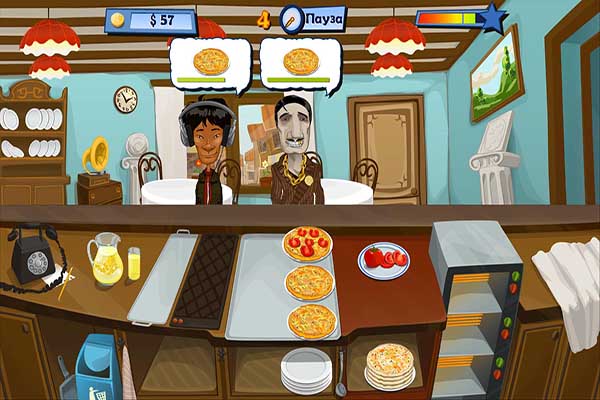Pause the game with the Пауза button
The height and width of the screenshot is (400, 600).
tap(326, 19)
